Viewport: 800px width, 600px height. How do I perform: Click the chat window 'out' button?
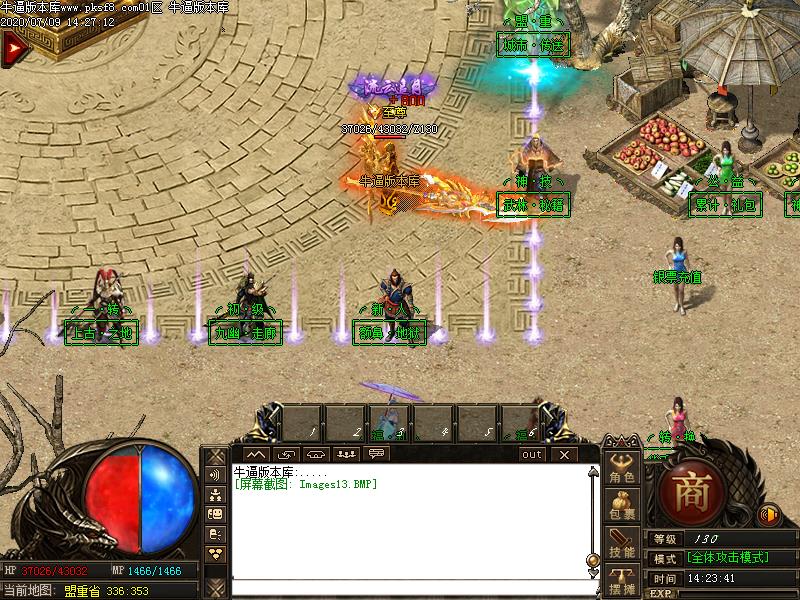[x=532, y=454]
